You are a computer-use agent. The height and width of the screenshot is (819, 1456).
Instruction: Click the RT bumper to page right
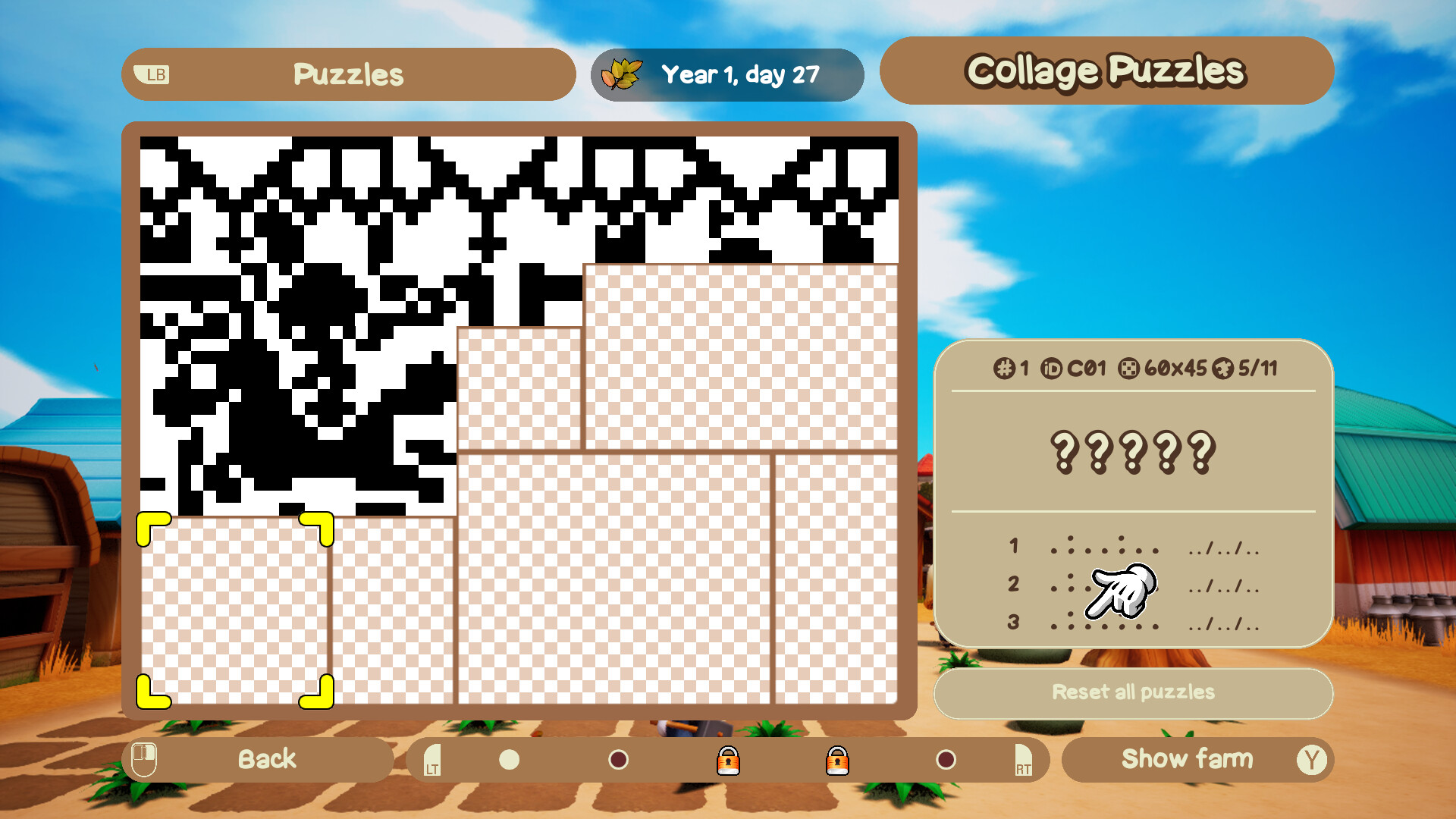point(1022,761)
